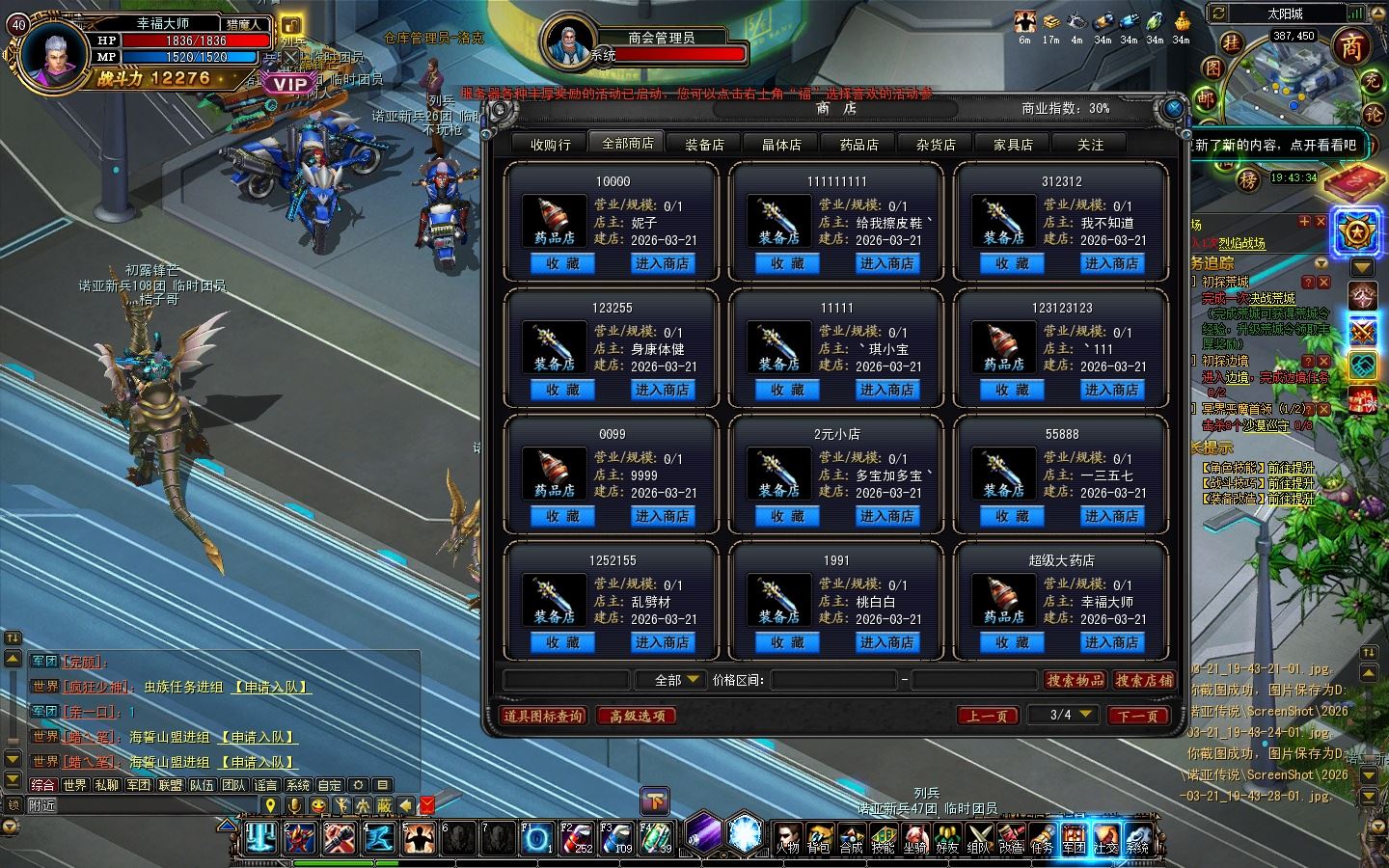This screenshot has width=1389, height=868.
Task: Open the 任务 quest menu icon
Action: pos(1042,838)
